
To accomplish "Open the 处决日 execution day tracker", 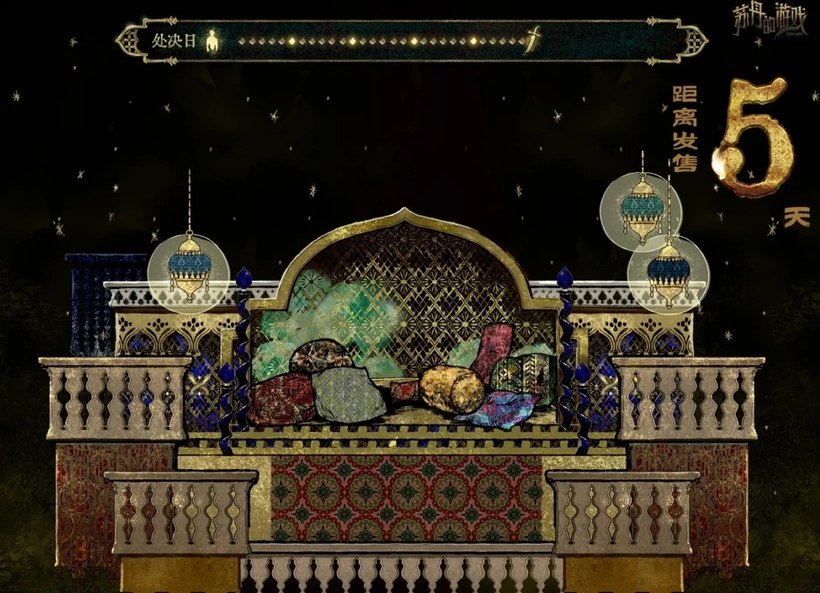I will [x=173, y=42].
